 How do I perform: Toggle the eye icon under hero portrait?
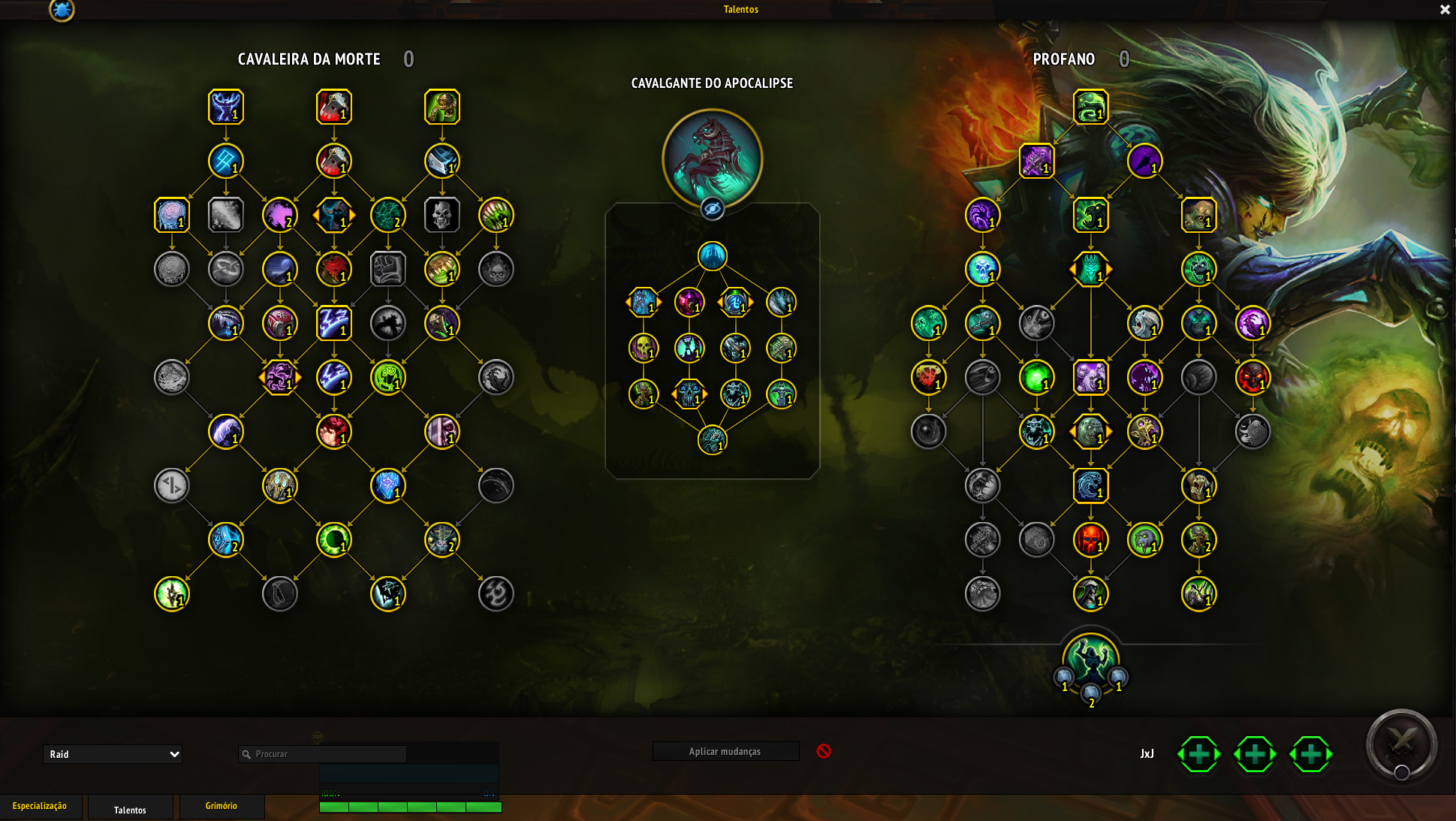pos(712,208)
